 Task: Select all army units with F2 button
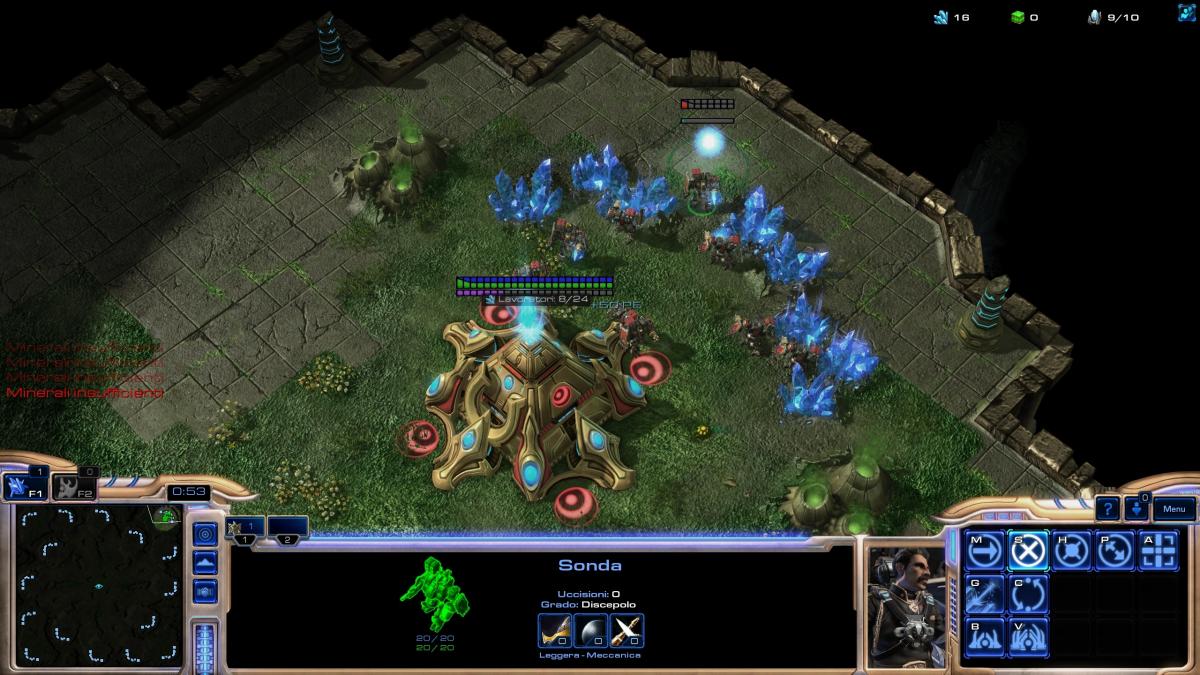point(68,487)
